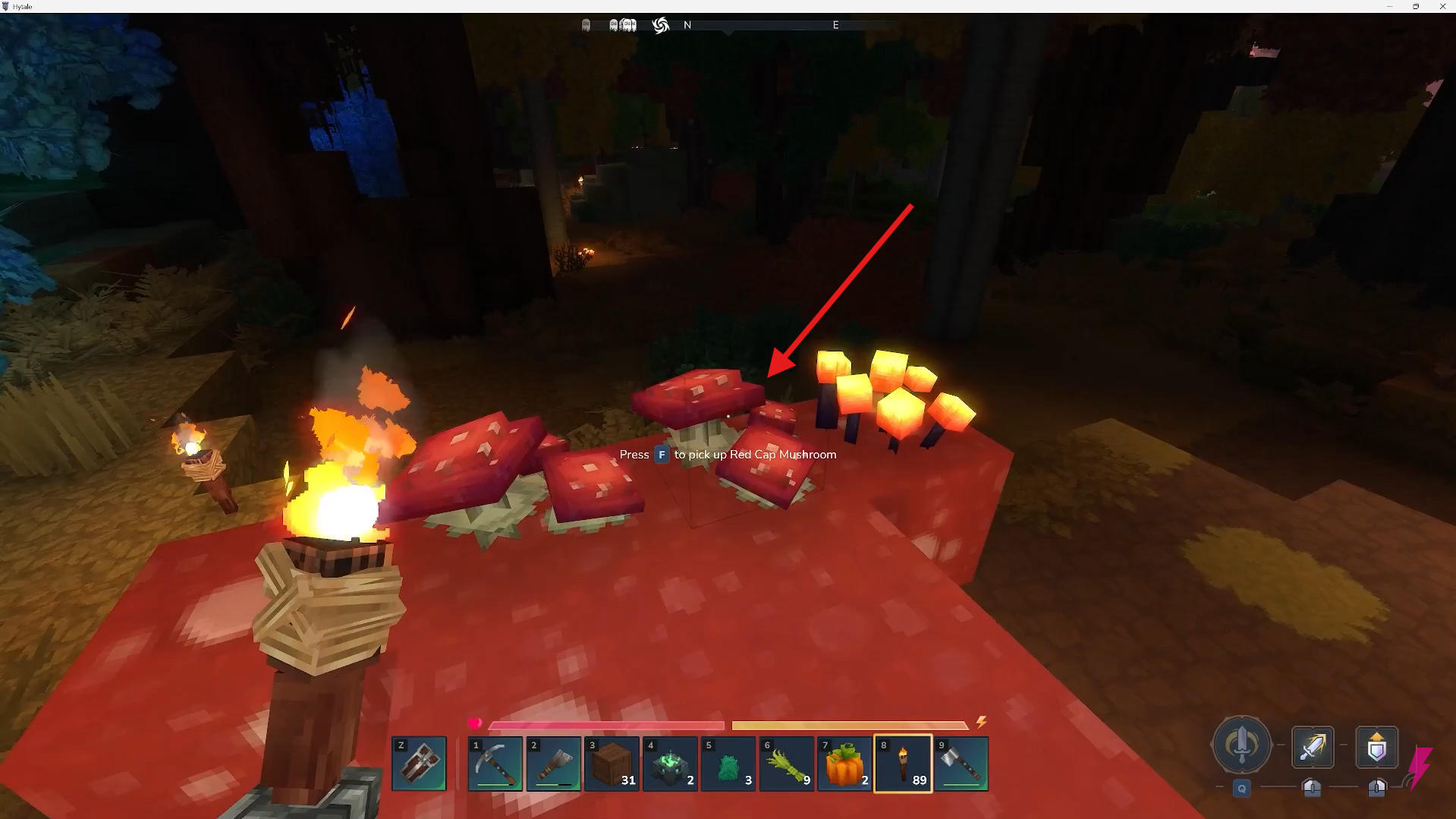This screenshot has width=1456, height=819.
Task: Click the Press F pickup prompt
Action: (x=728, y=455)
